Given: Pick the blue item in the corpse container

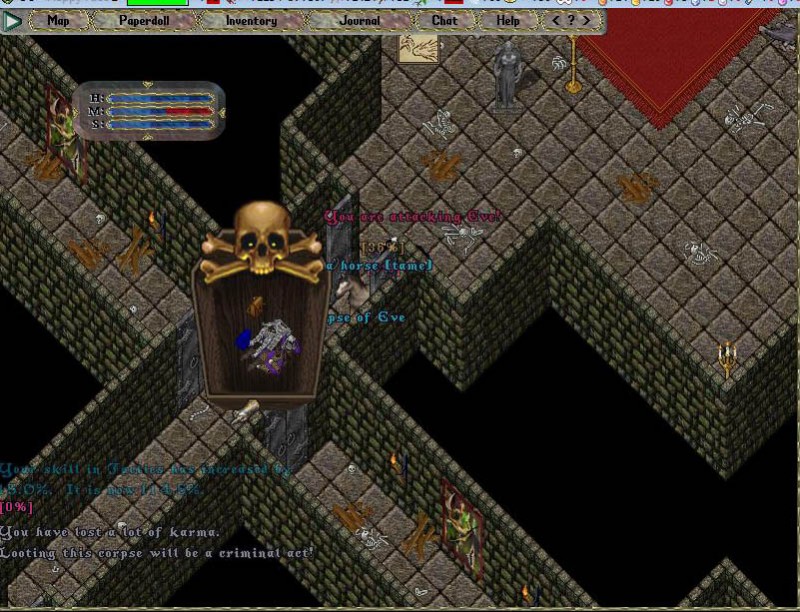Looking at the screenshot, I should tap(243, 342).
